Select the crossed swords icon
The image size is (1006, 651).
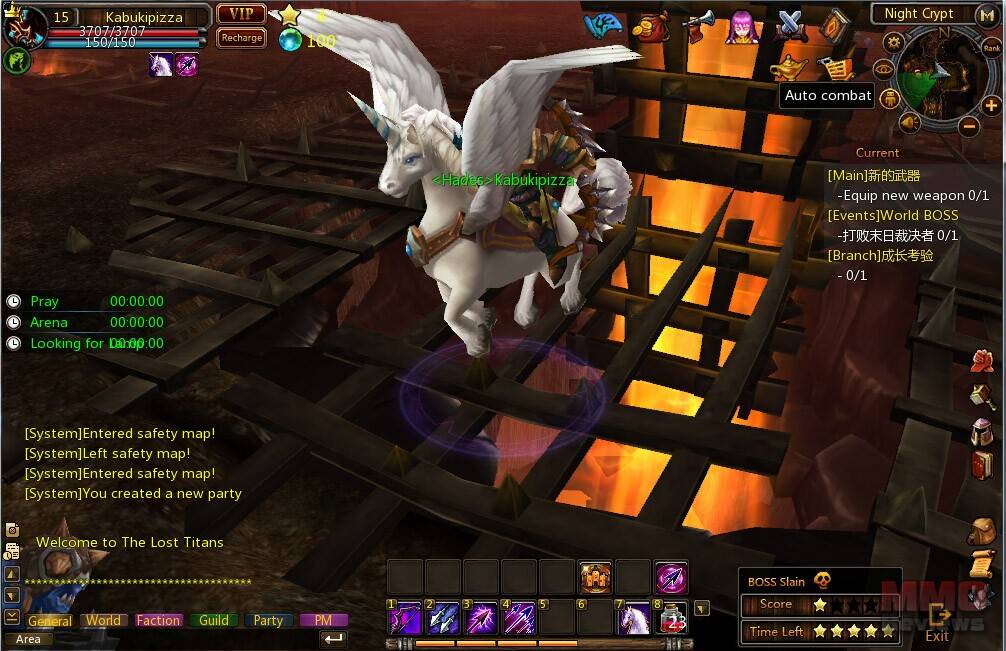point(790,24)
